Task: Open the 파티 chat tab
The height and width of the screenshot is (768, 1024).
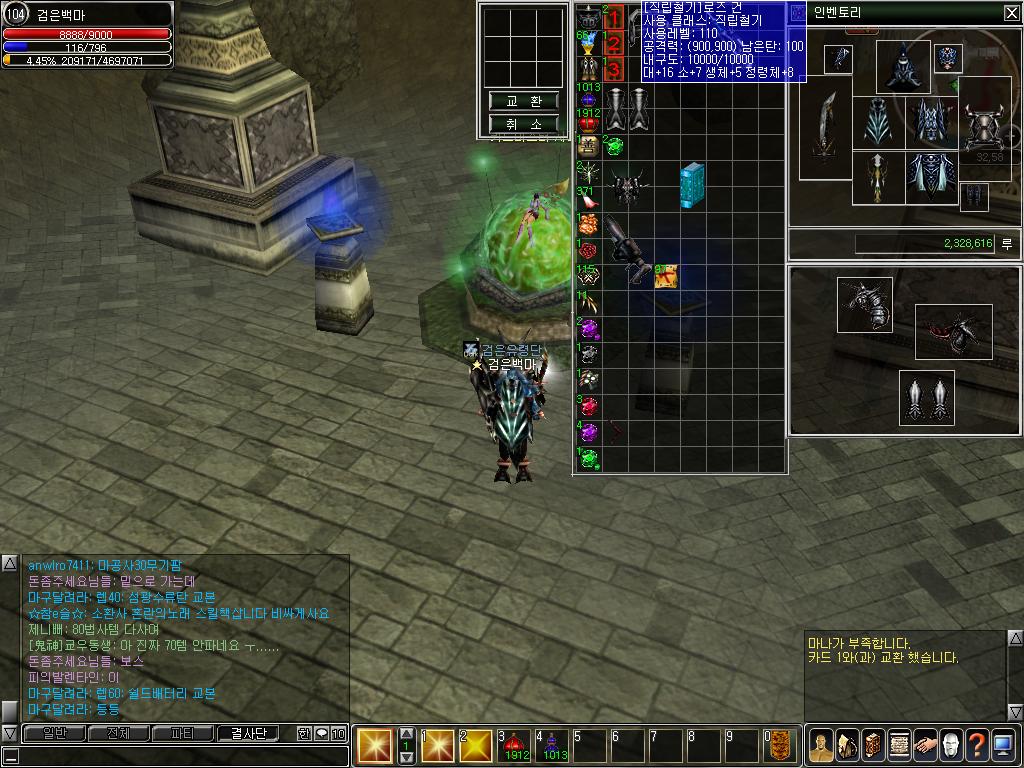Action: (182, 733)
